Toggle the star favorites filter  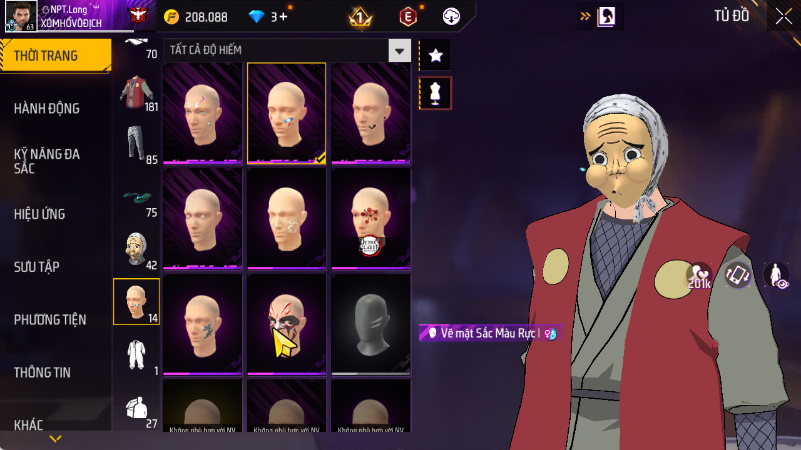click(435, 55)
